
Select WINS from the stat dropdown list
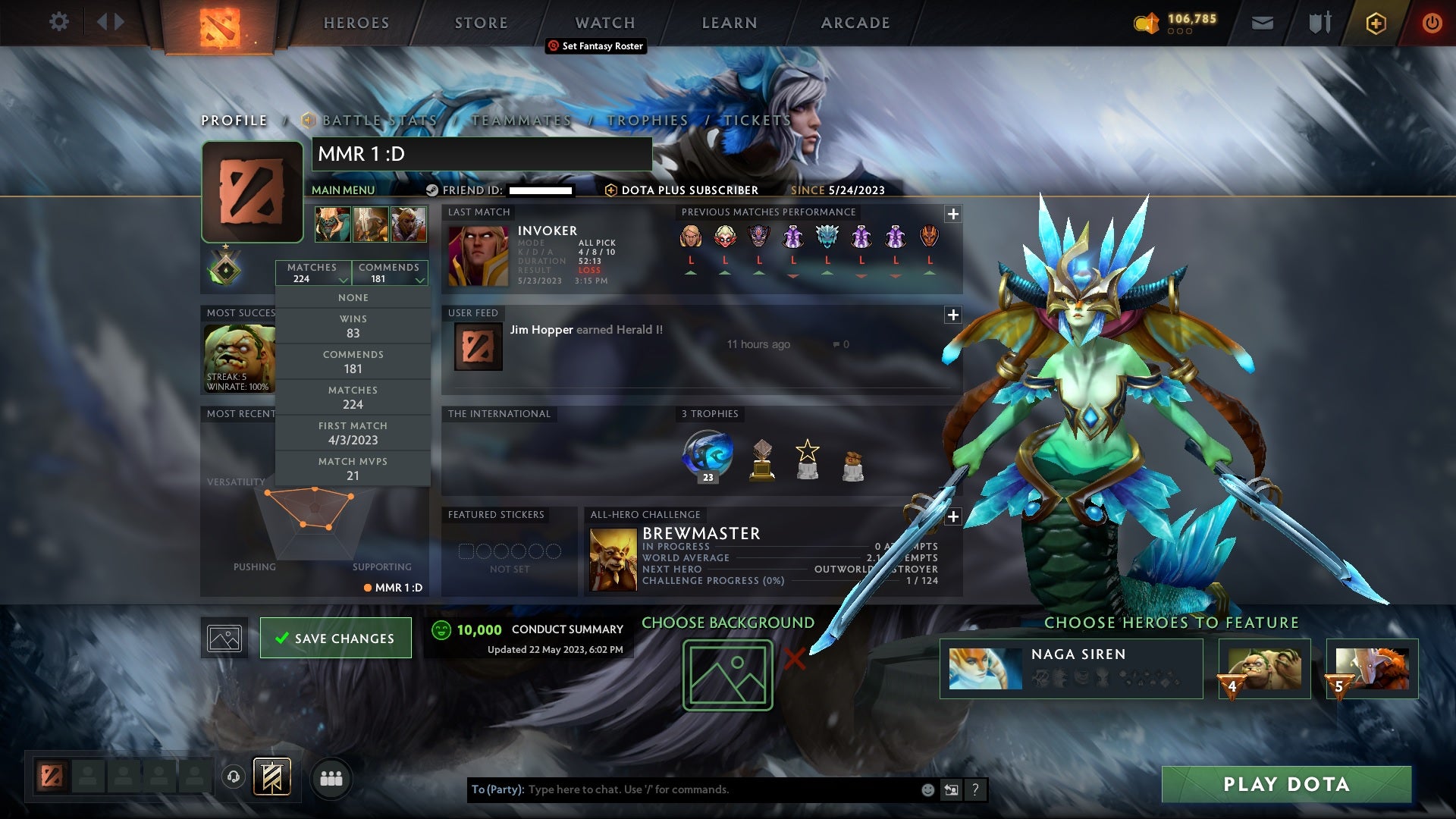(x=353, y=325)
